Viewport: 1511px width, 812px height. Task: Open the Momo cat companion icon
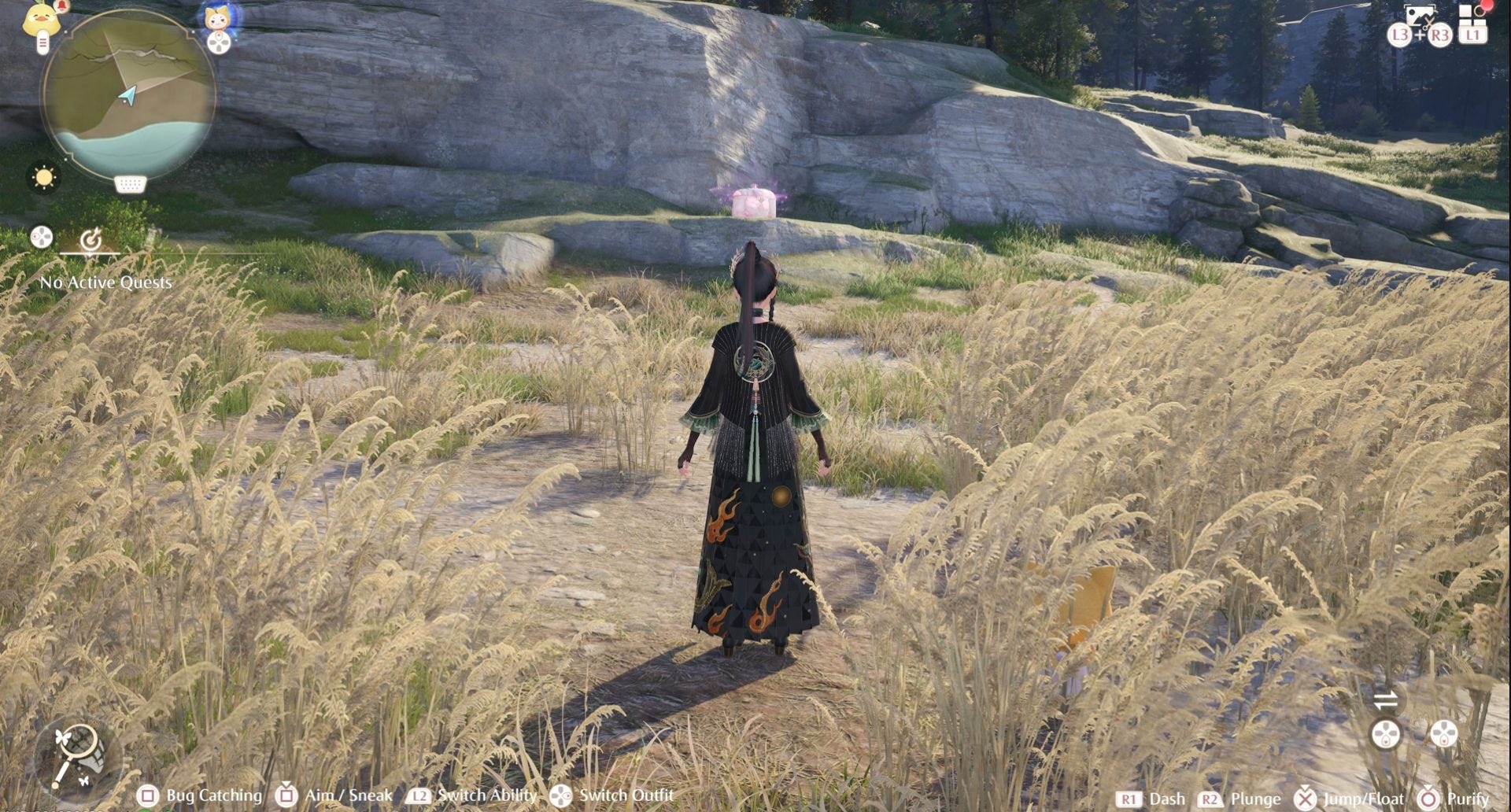[x=218, y=17]
